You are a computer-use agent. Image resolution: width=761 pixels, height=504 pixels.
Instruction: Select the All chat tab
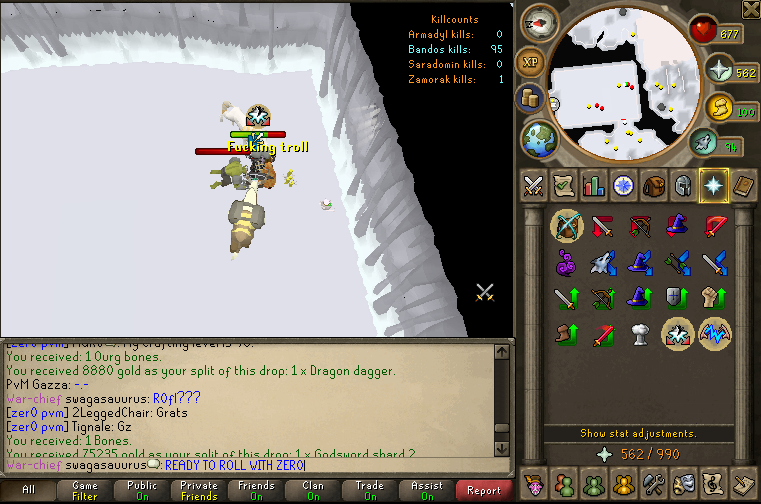tap(28, 490)
